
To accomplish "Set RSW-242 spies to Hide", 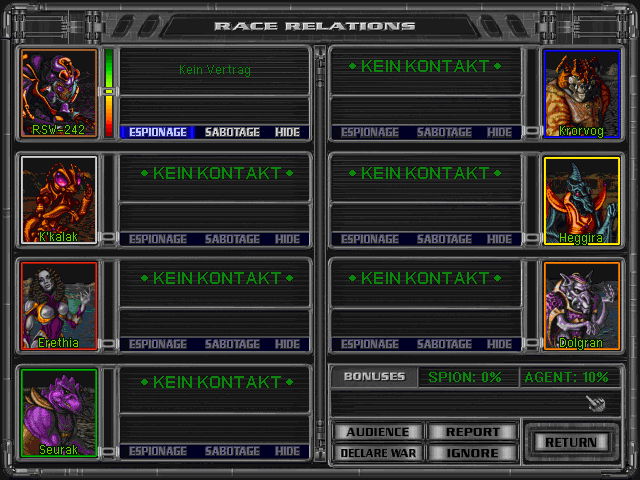I will (x=287, y=132).
